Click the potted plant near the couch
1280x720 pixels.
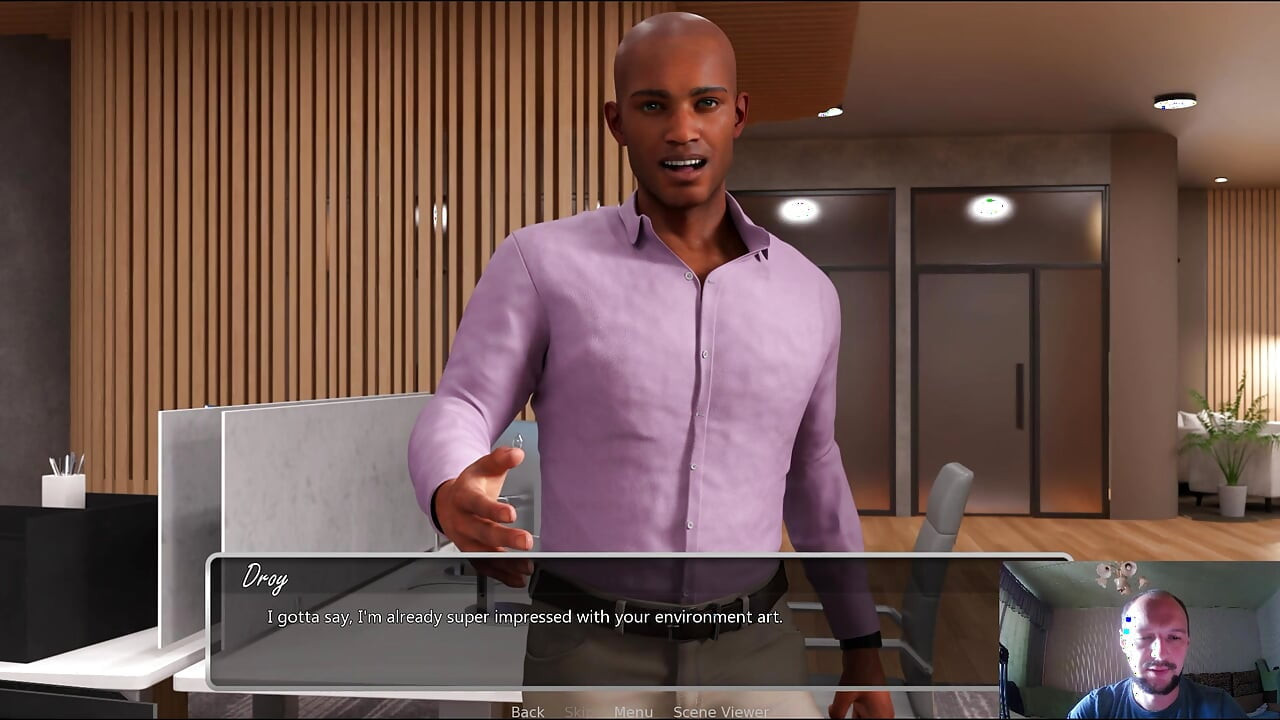click(1232, 470)
